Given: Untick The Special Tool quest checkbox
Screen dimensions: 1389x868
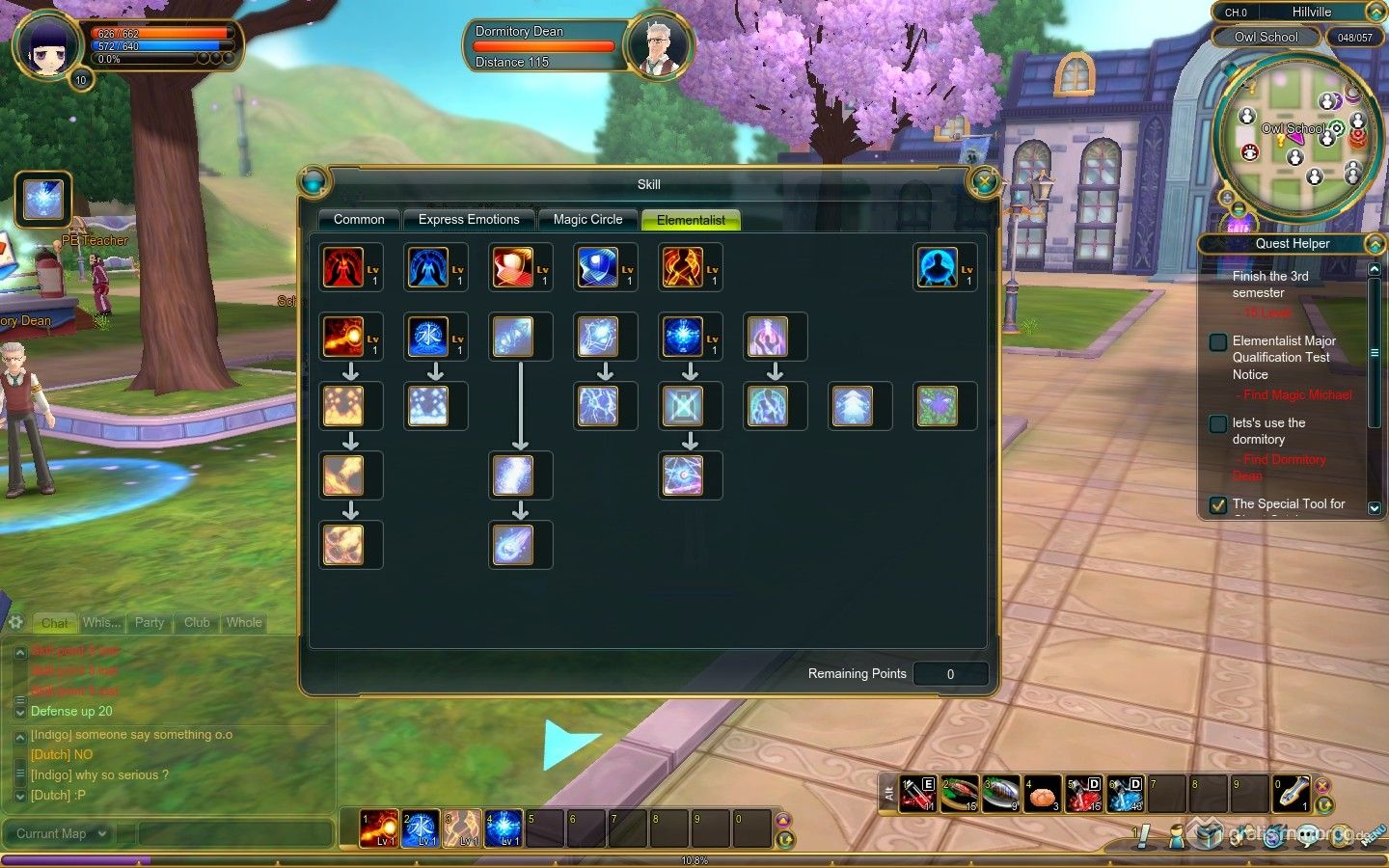Looking at the screenshot, I should (1218, 504).
